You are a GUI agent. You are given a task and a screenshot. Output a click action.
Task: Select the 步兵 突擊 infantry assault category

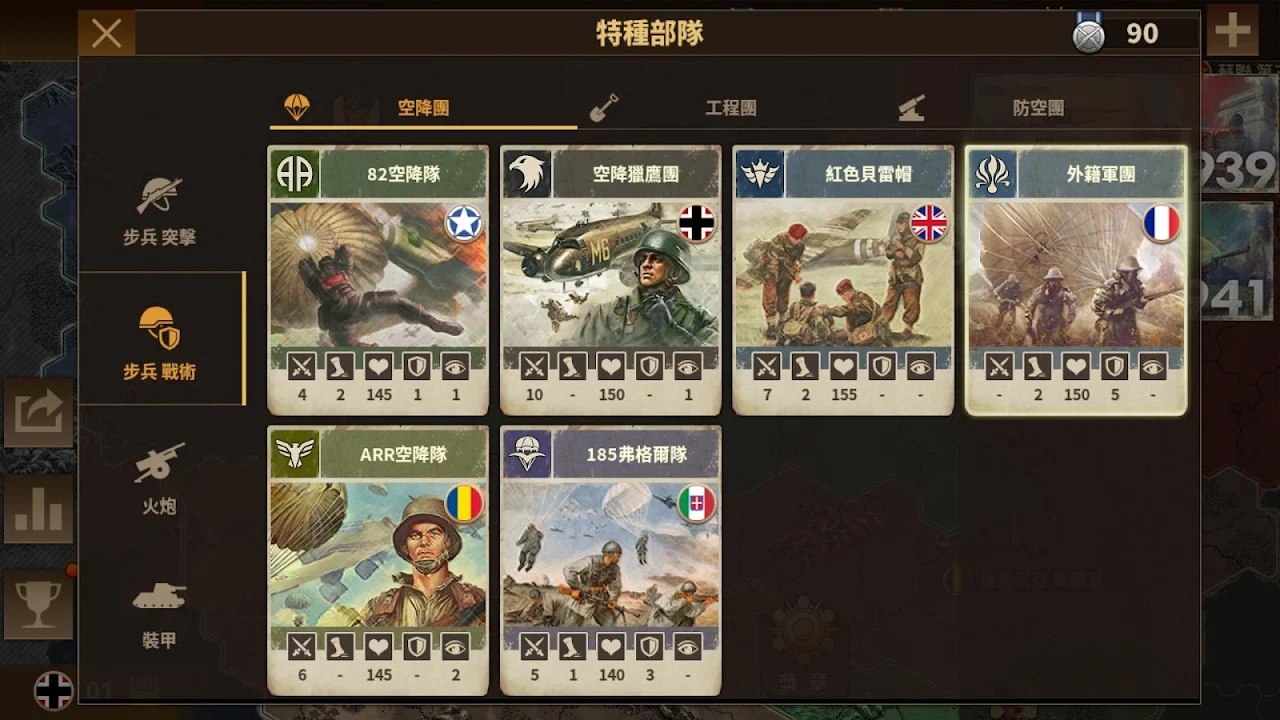[160, 210]
